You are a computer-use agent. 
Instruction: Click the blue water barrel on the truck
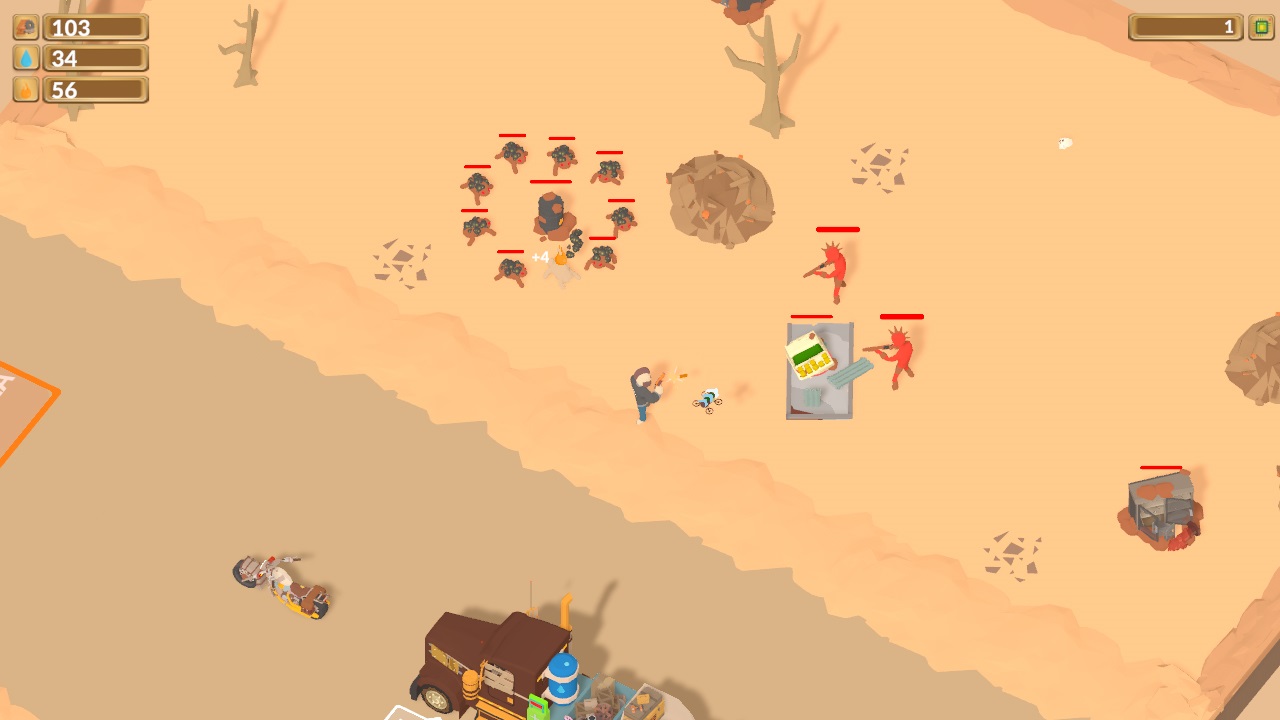(x=563, y=680)
